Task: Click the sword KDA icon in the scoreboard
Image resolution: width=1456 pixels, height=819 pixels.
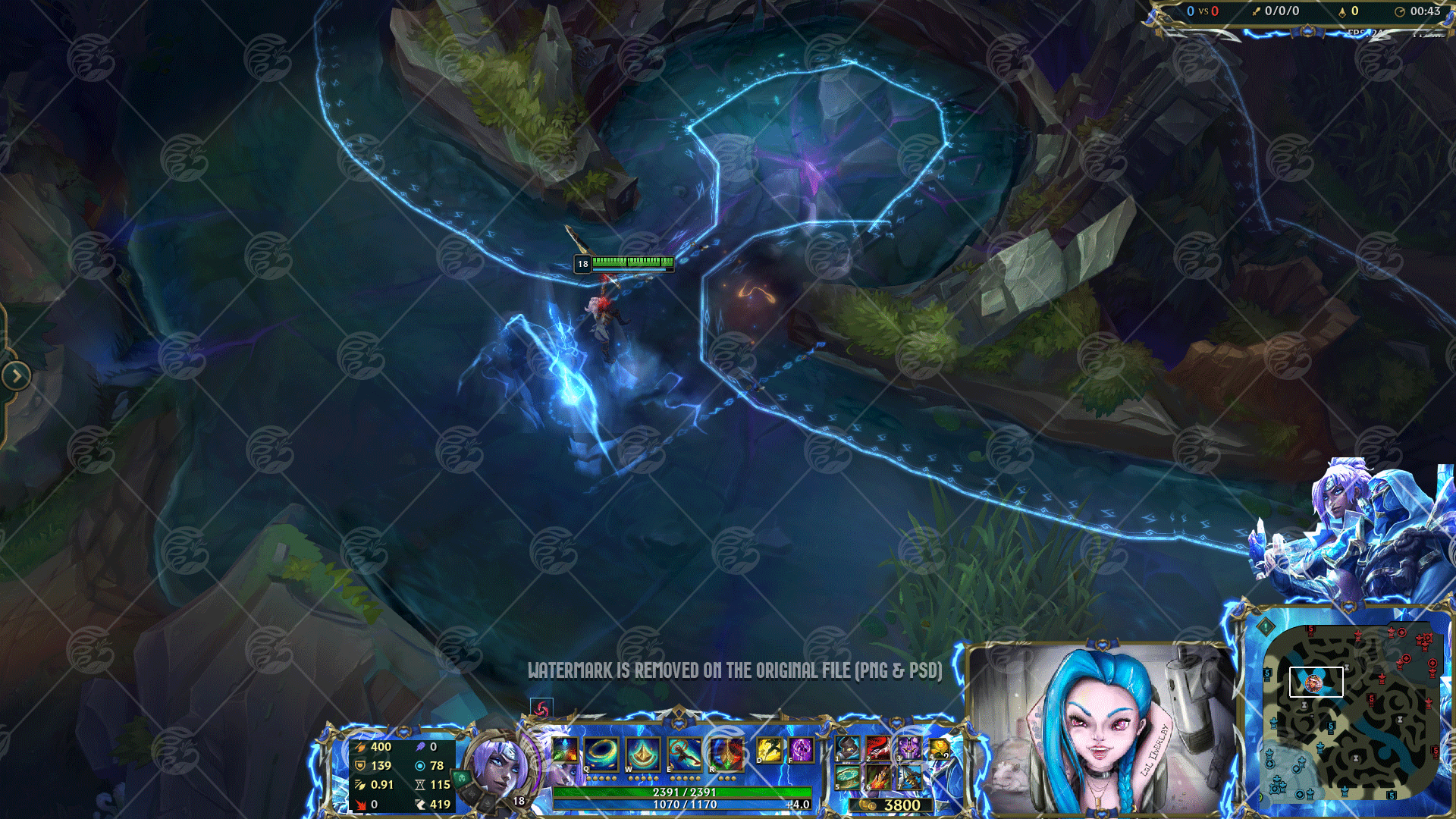Action: pos(1255,11)
